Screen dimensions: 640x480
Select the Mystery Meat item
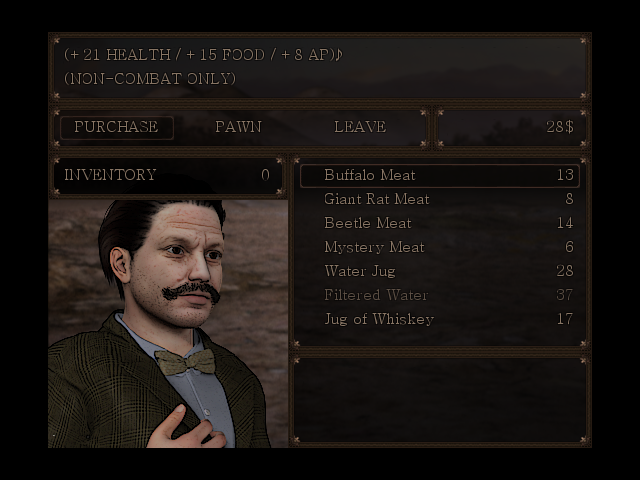(439, 247)
